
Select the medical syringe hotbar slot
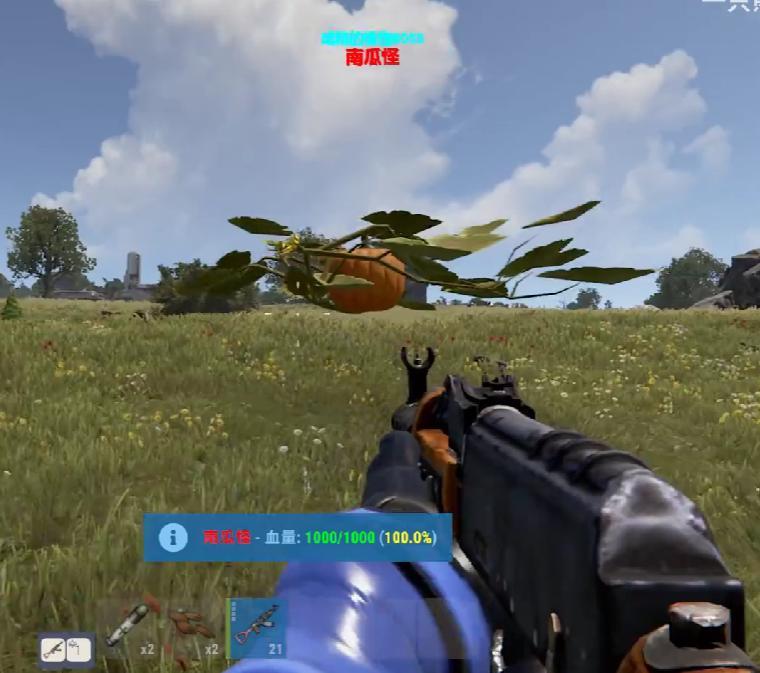point(127,628)
